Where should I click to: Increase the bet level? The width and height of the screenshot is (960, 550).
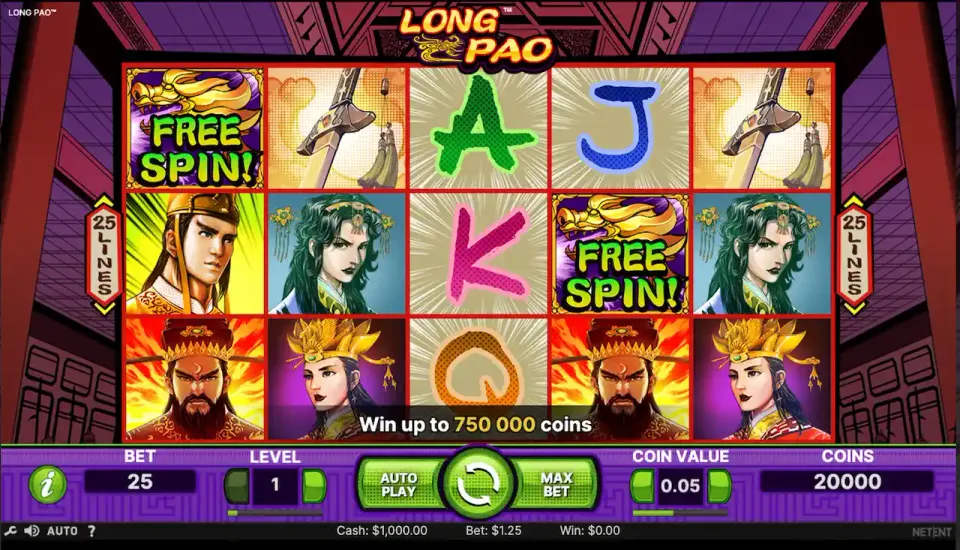314,486
